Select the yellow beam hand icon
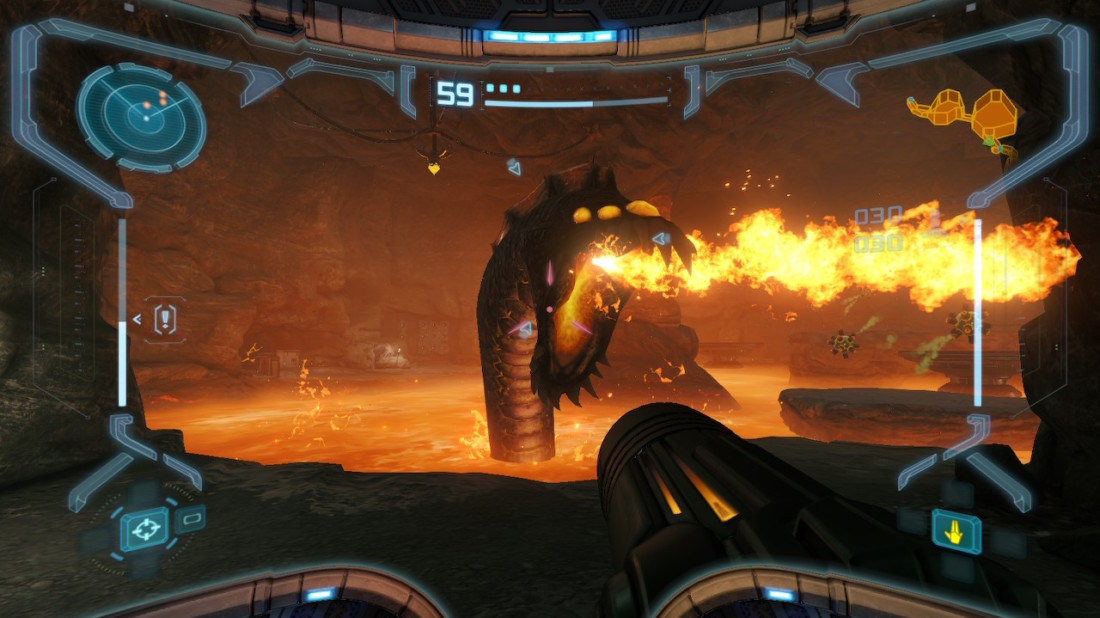Image resolution: width=1100 pixels, height=618 pixels. pyautogui.click(x=956, y=531)
